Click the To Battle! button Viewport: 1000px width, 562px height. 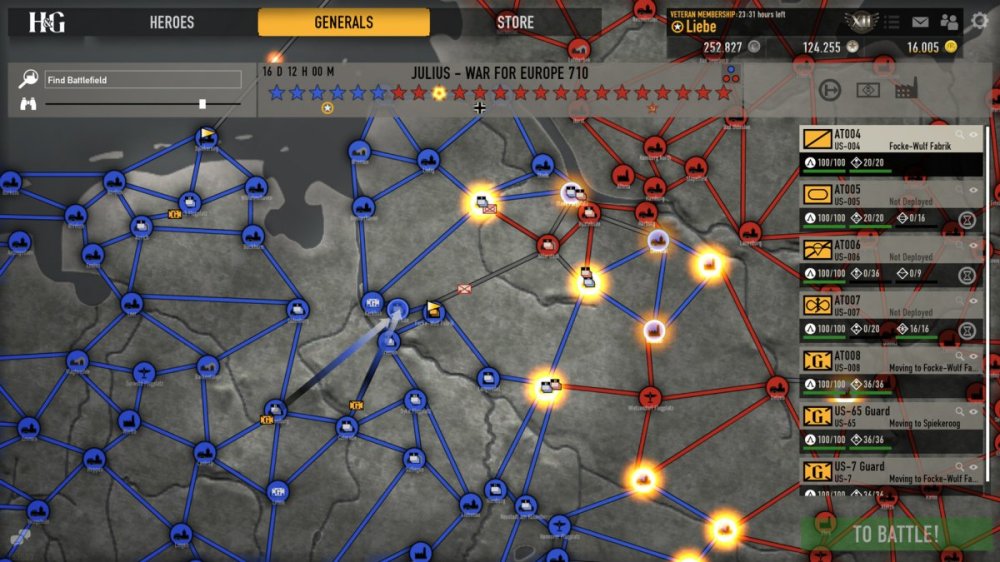point(895,534)
